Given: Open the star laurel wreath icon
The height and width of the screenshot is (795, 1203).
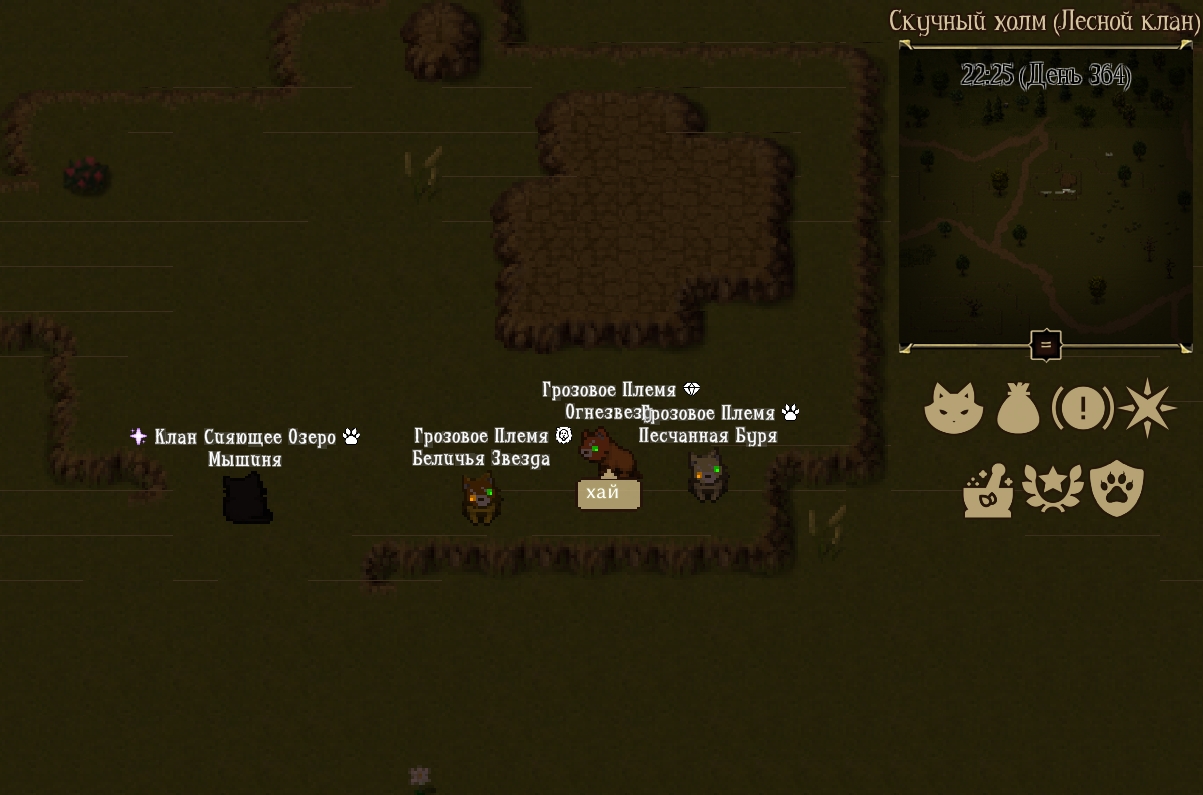Looking at the screenshot, I should pyautogui.click(x=1052, y=490).
